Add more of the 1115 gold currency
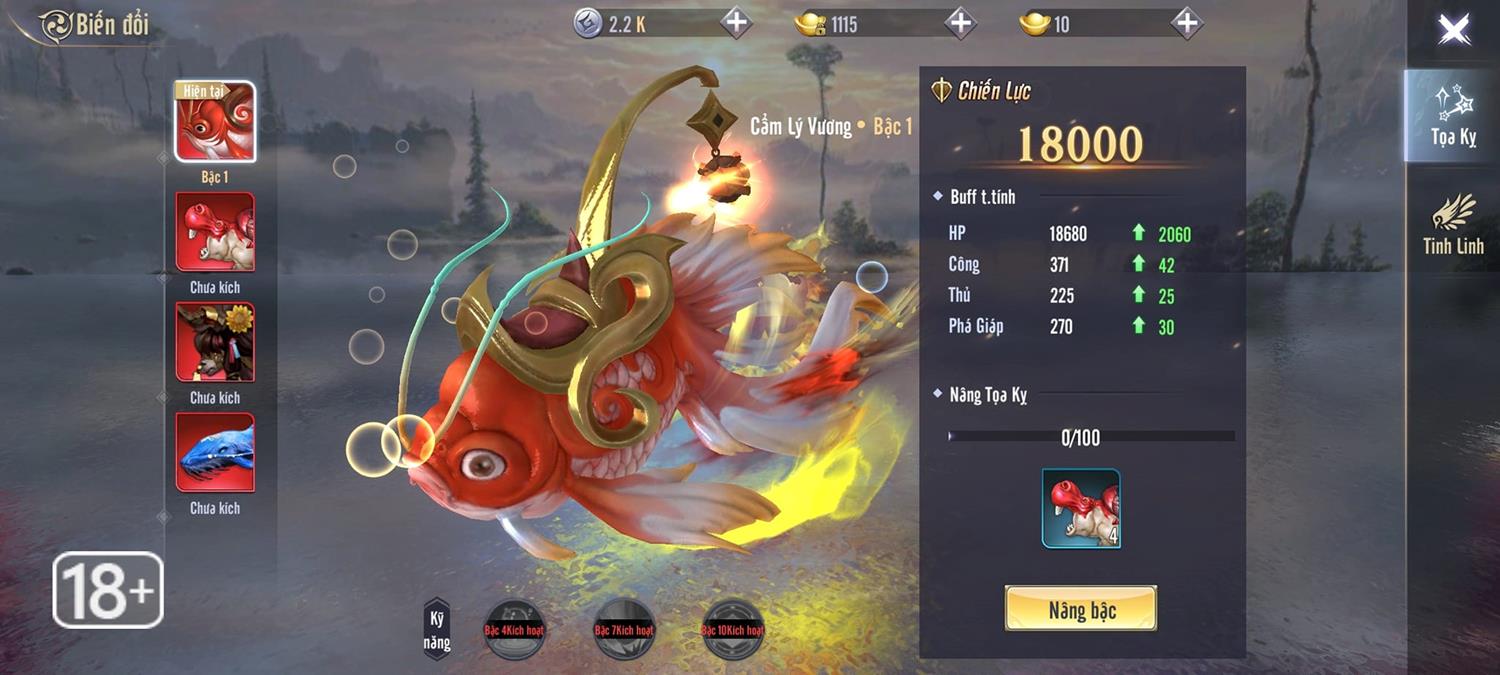 point(960,23)
